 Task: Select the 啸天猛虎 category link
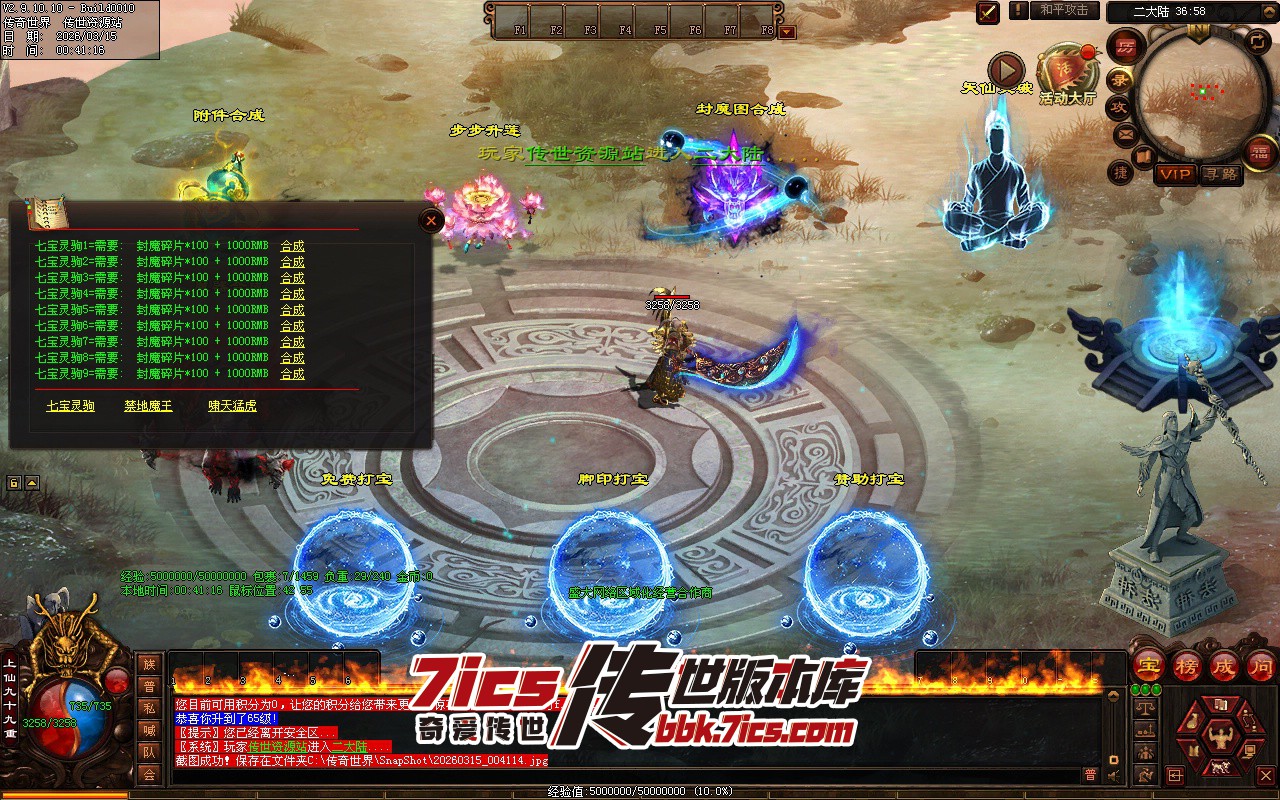tap(232, 406)
